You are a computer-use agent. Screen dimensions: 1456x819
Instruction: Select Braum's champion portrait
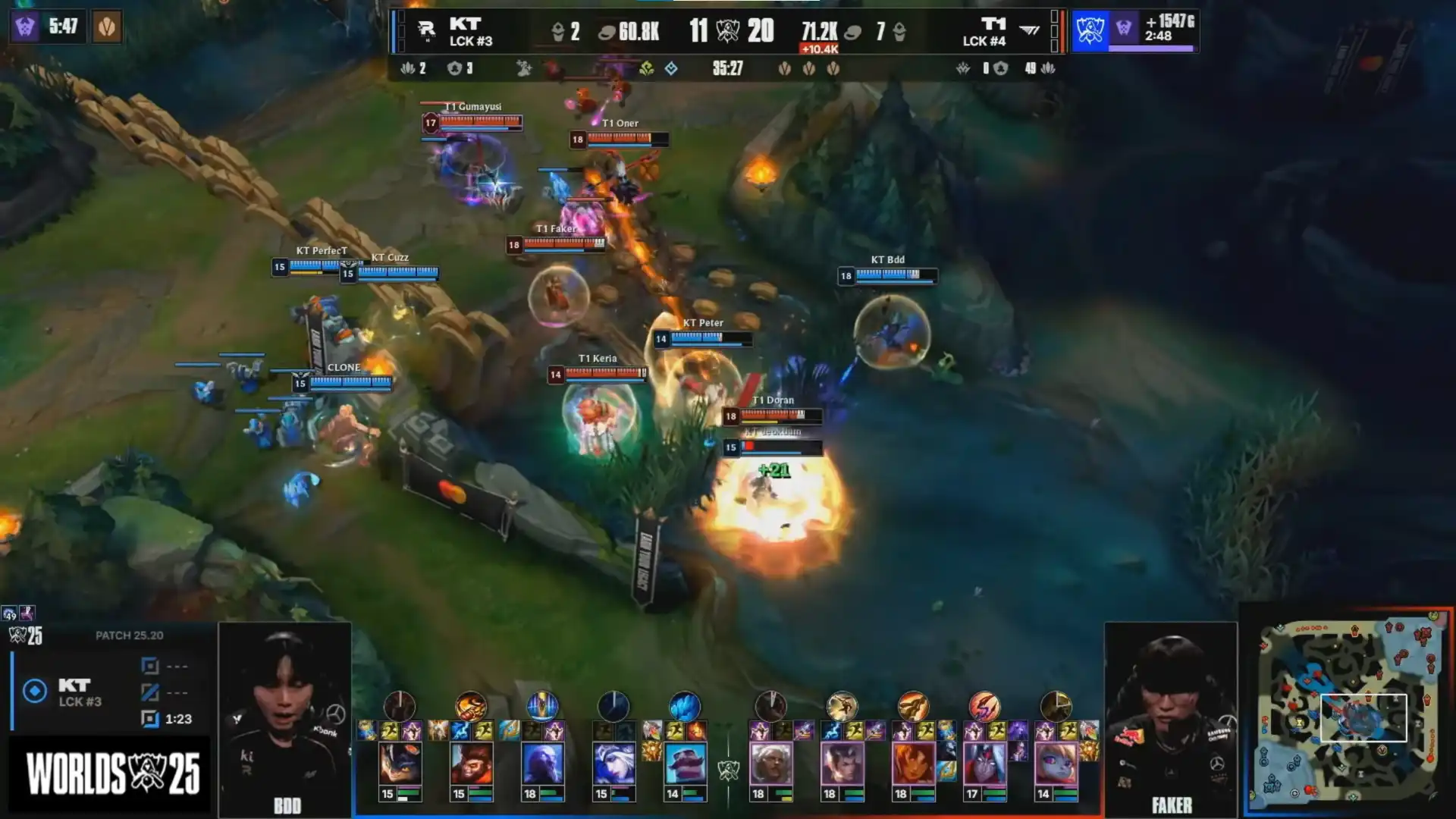[685, 763]
